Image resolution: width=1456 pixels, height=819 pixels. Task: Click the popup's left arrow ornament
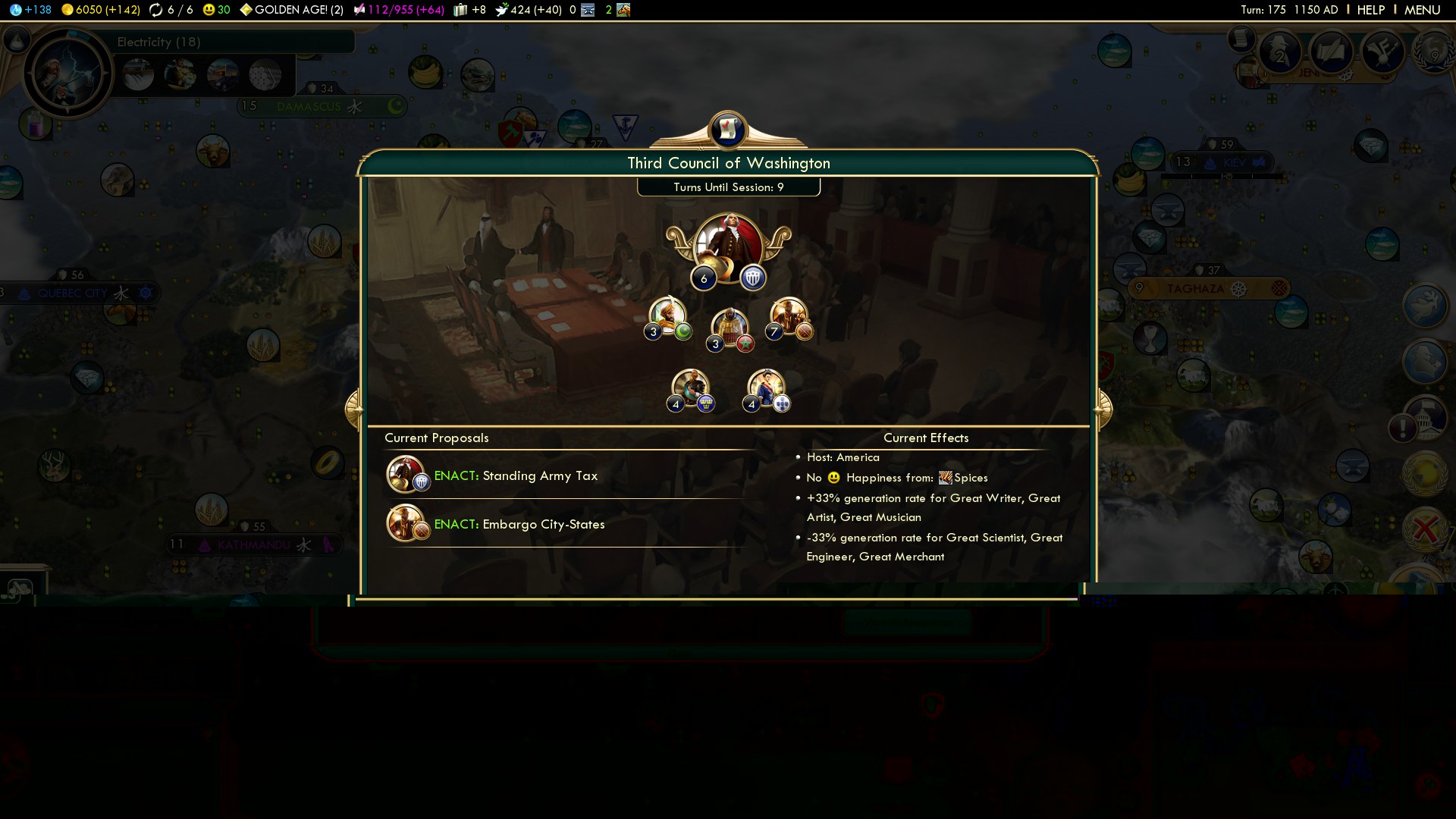point(353,409)
